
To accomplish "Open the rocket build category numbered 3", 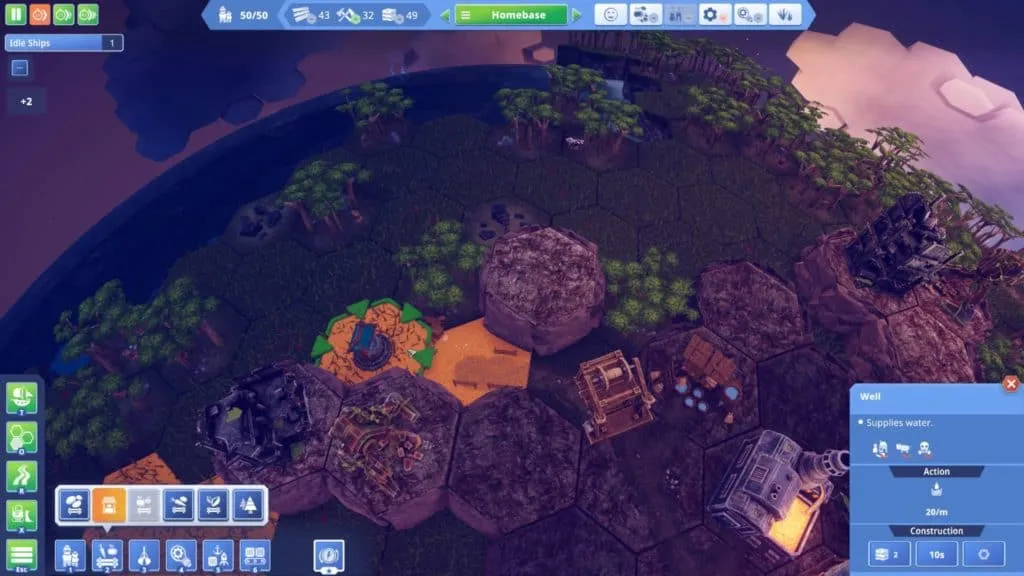I will [x=144, y=555].
